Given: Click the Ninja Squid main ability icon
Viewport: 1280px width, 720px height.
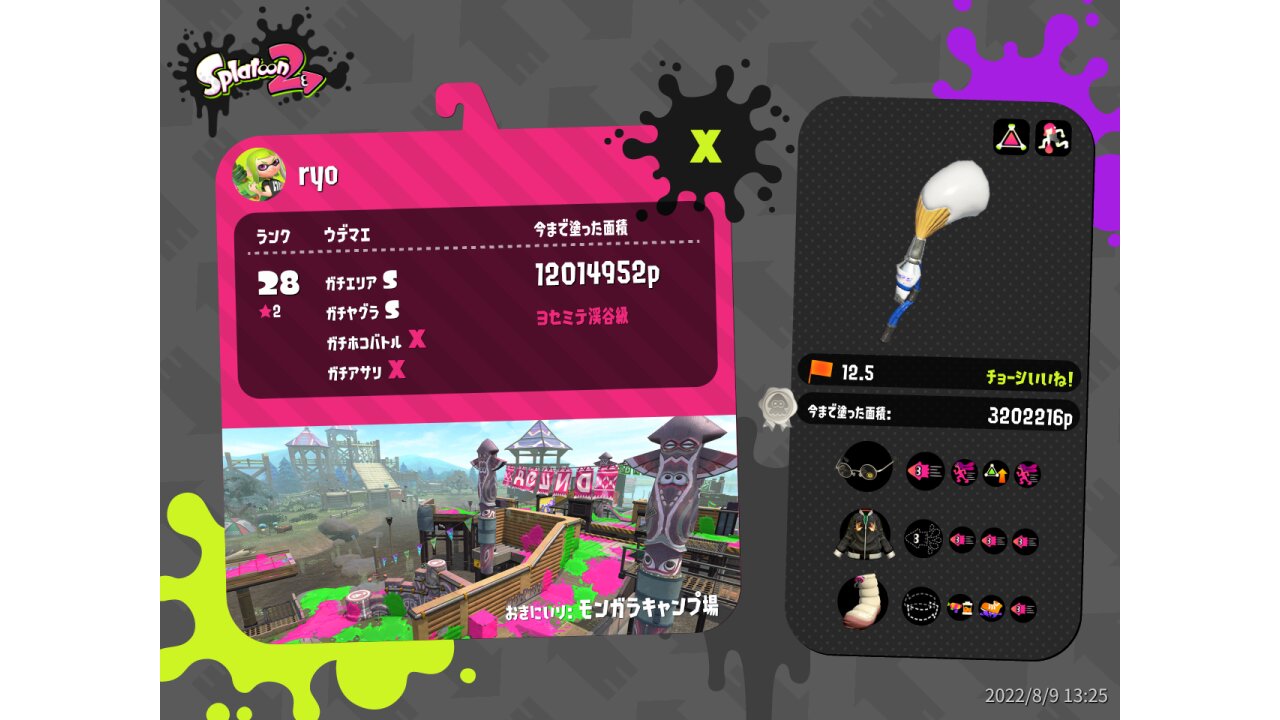Looking at the screenshot, I should 924,540.
